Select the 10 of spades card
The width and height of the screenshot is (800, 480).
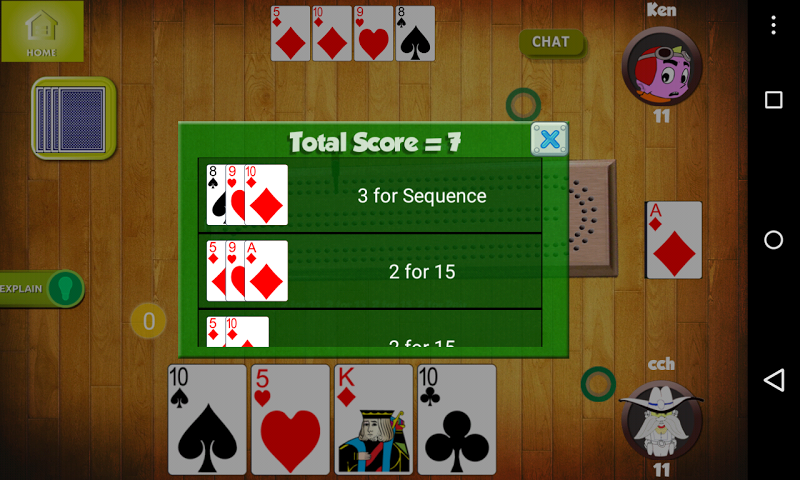coord(207,418)
